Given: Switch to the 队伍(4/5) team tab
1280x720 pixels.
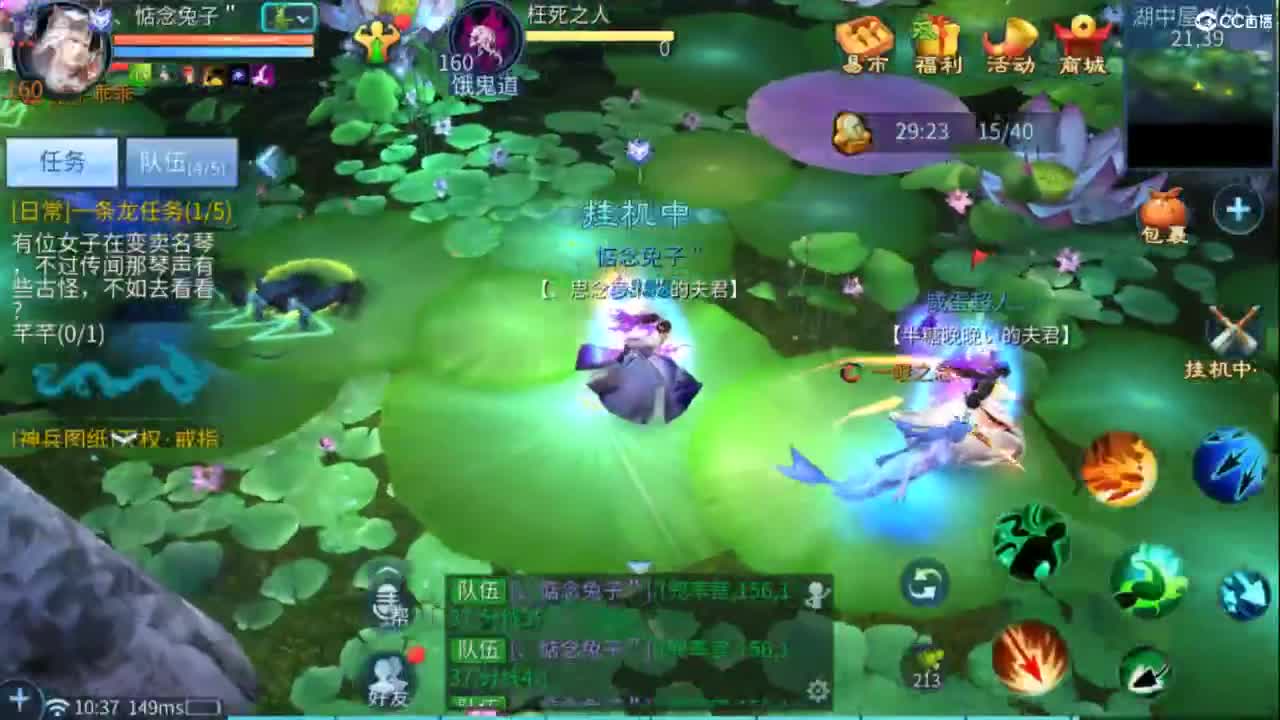Looking at the screenshot, I should [x=180, y=161].
